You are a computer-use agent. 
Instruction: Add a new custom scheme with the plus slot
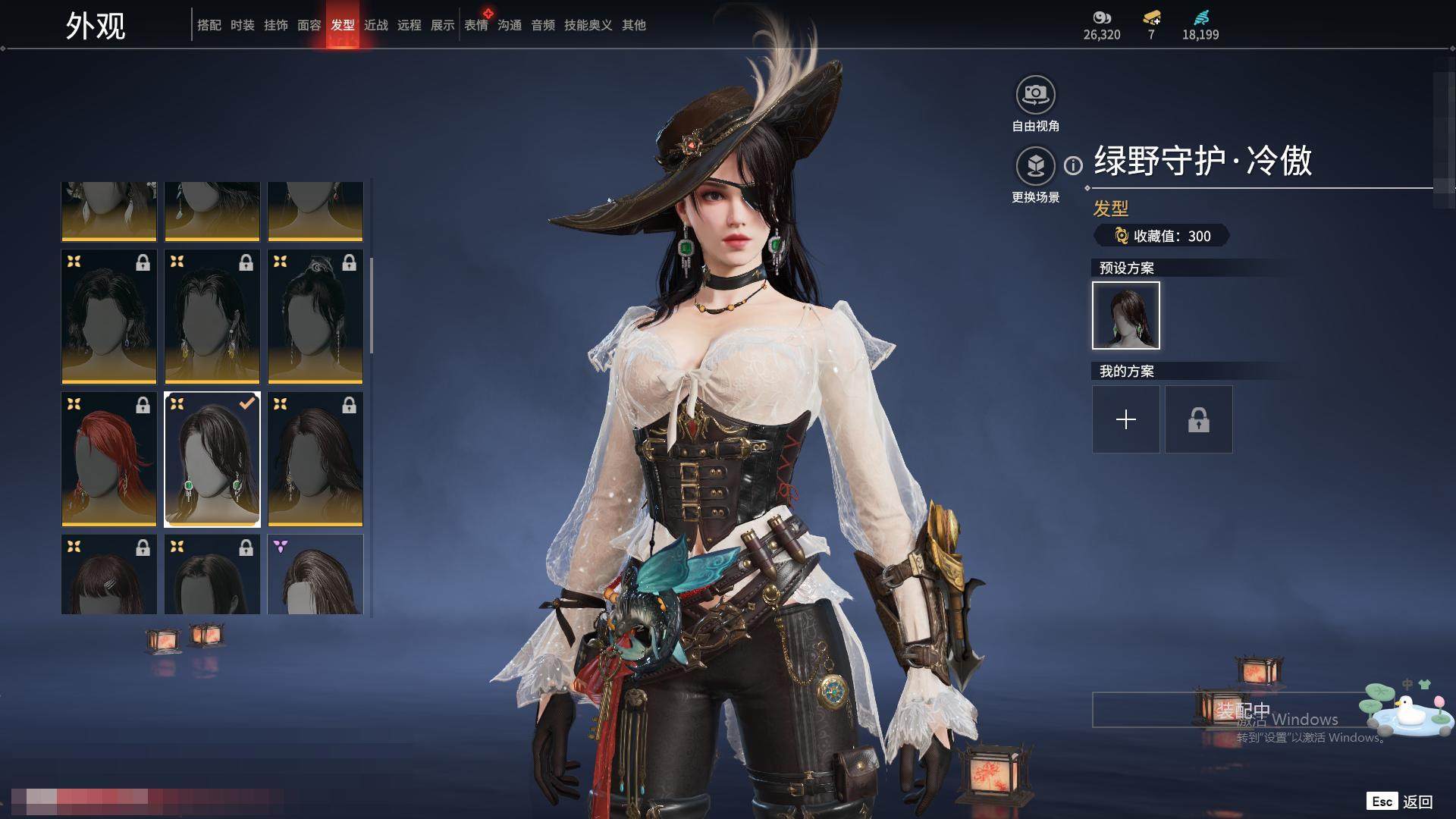[1125, 419]
